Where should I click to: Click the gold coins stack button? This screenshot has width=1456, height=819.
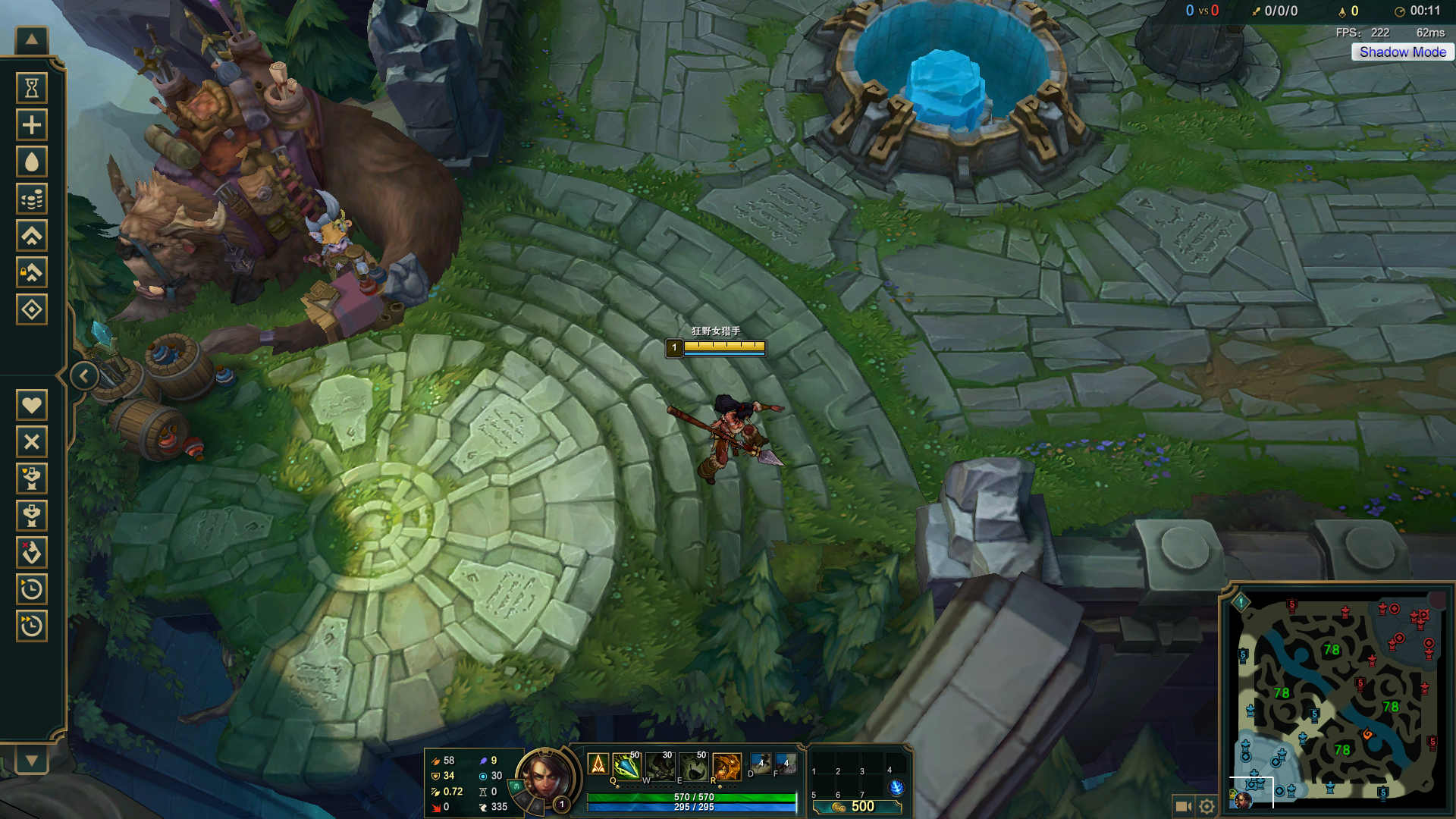(32, 199)
